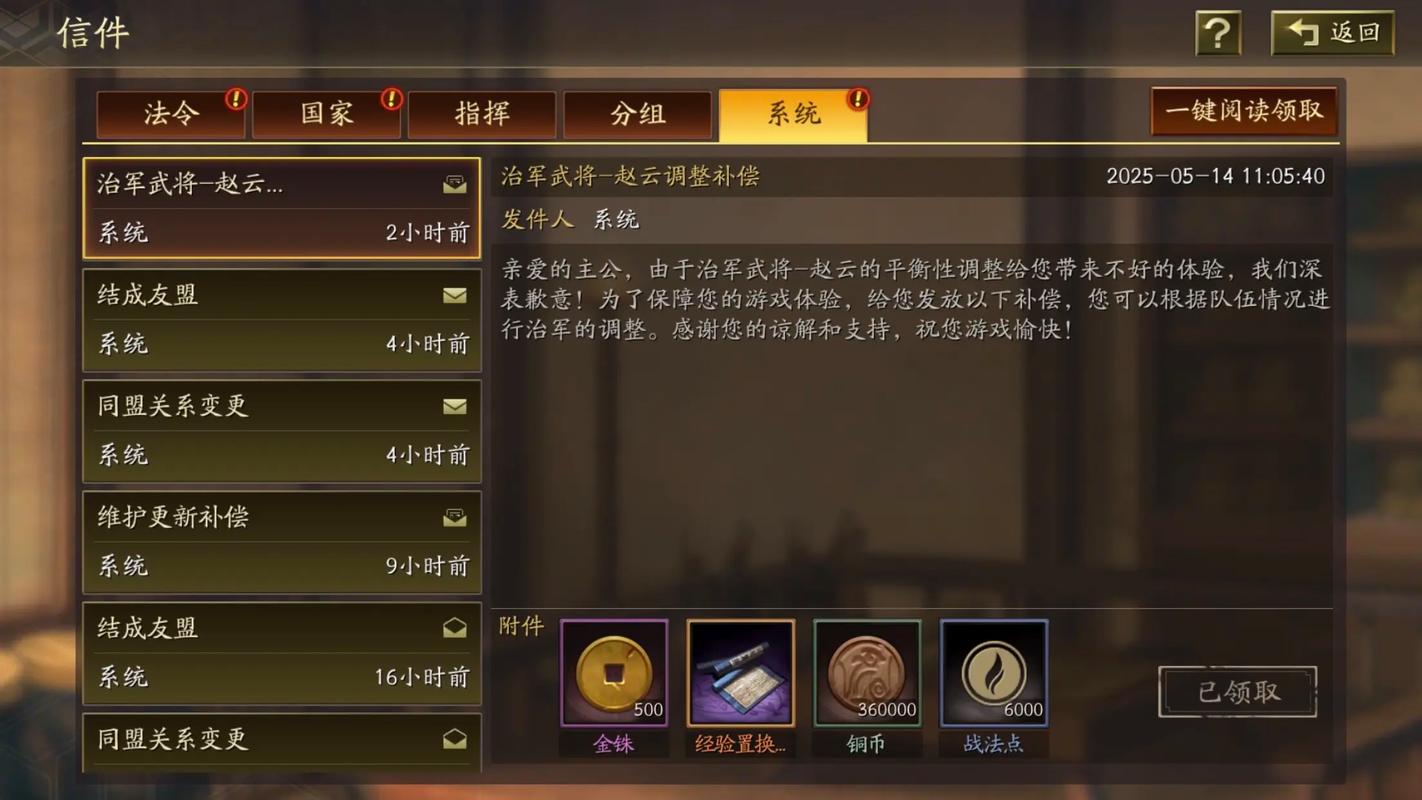The image size is (1422, 800).
Task: Switch to the 法令 tab
Action: [x=169, y=114]
